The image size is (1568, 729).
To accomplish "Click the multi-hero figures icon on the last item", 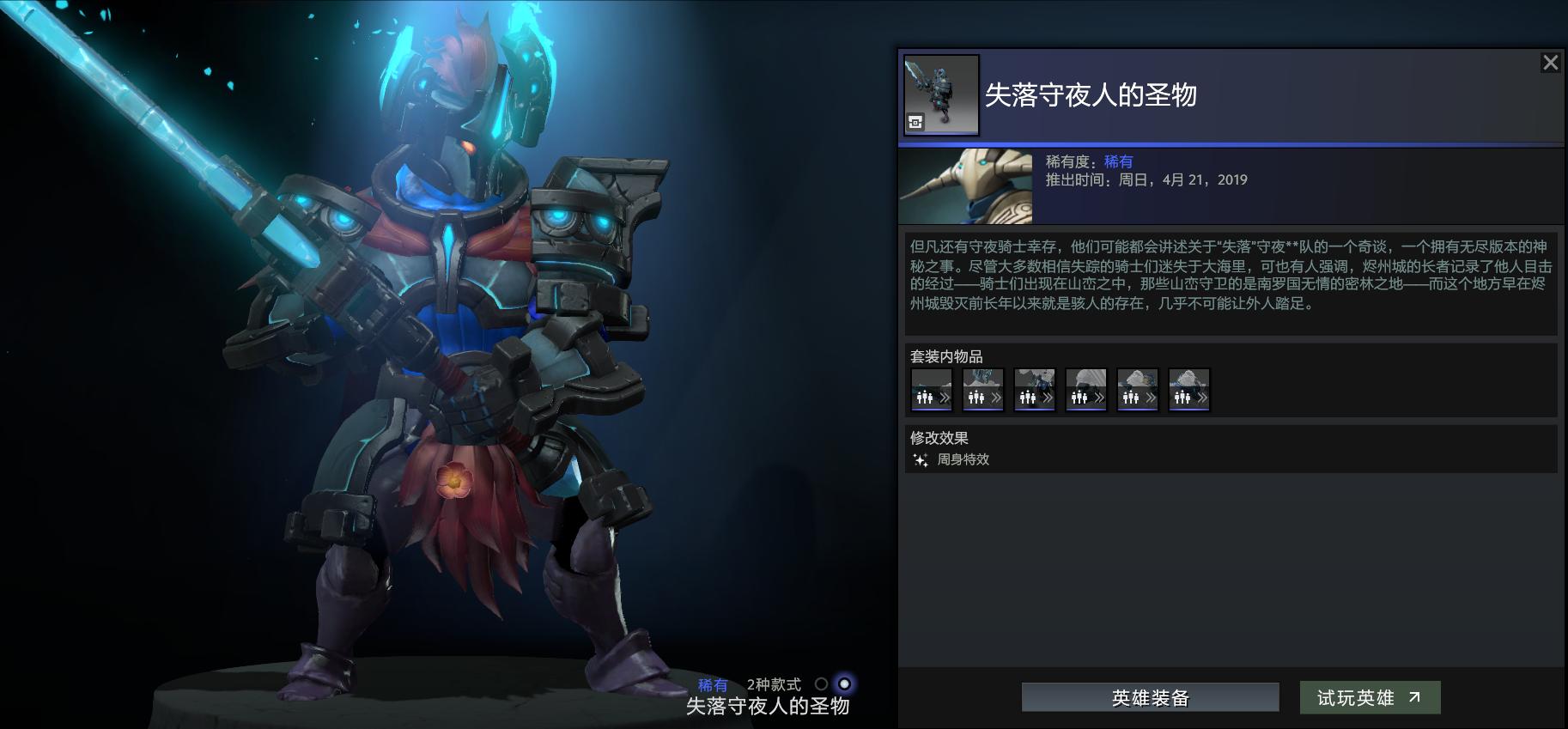I will coord(1182,396).
